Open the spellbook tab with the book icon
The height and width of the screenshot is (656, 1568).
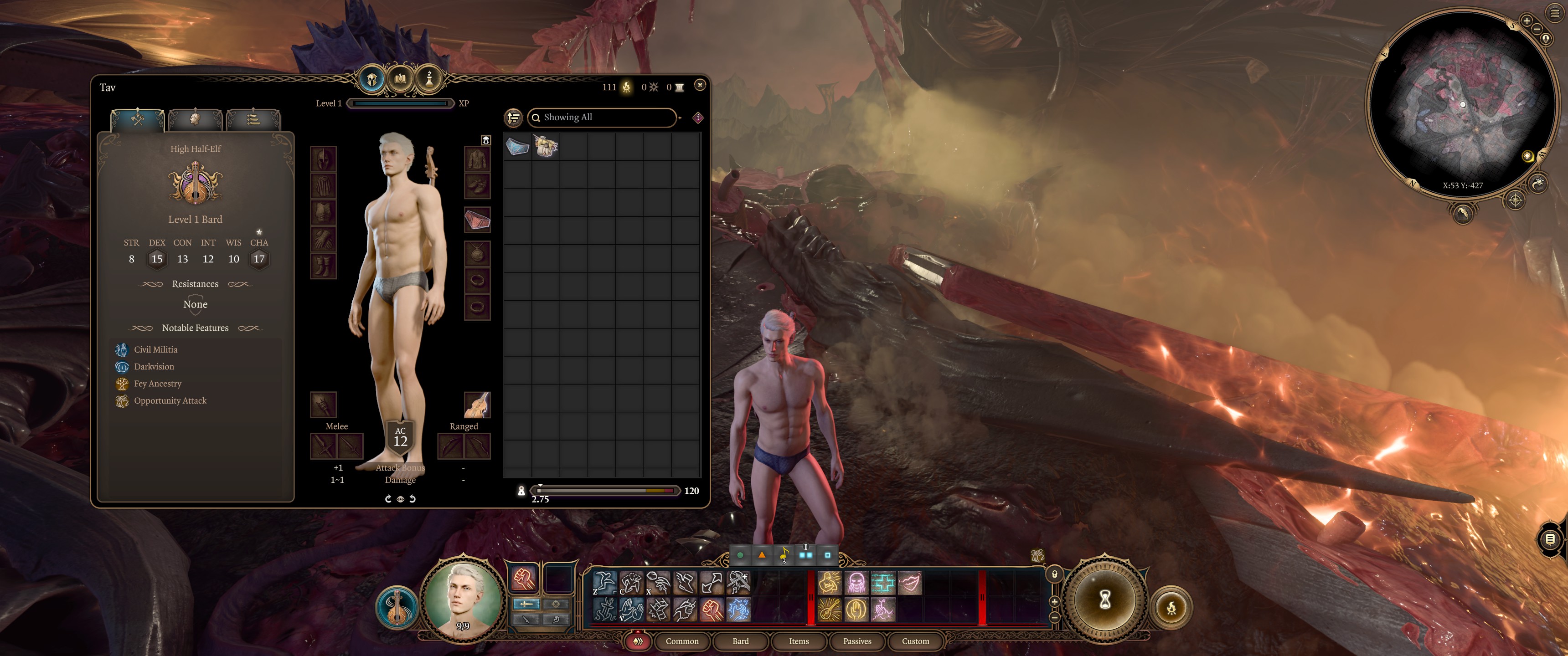coord(401,79)
